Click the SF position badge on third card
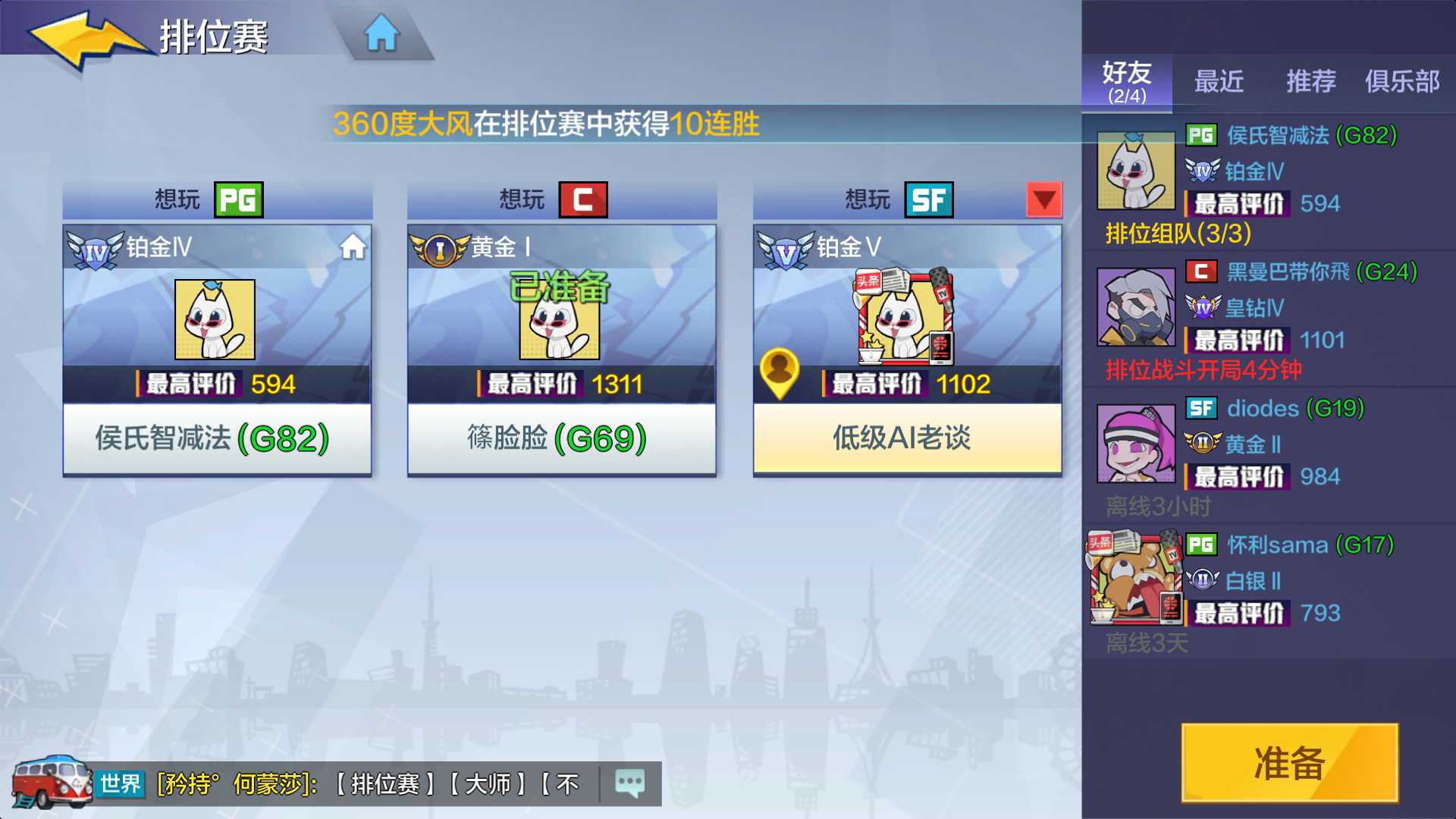The height and width of the screenshot is (819, 1456). 928,199
